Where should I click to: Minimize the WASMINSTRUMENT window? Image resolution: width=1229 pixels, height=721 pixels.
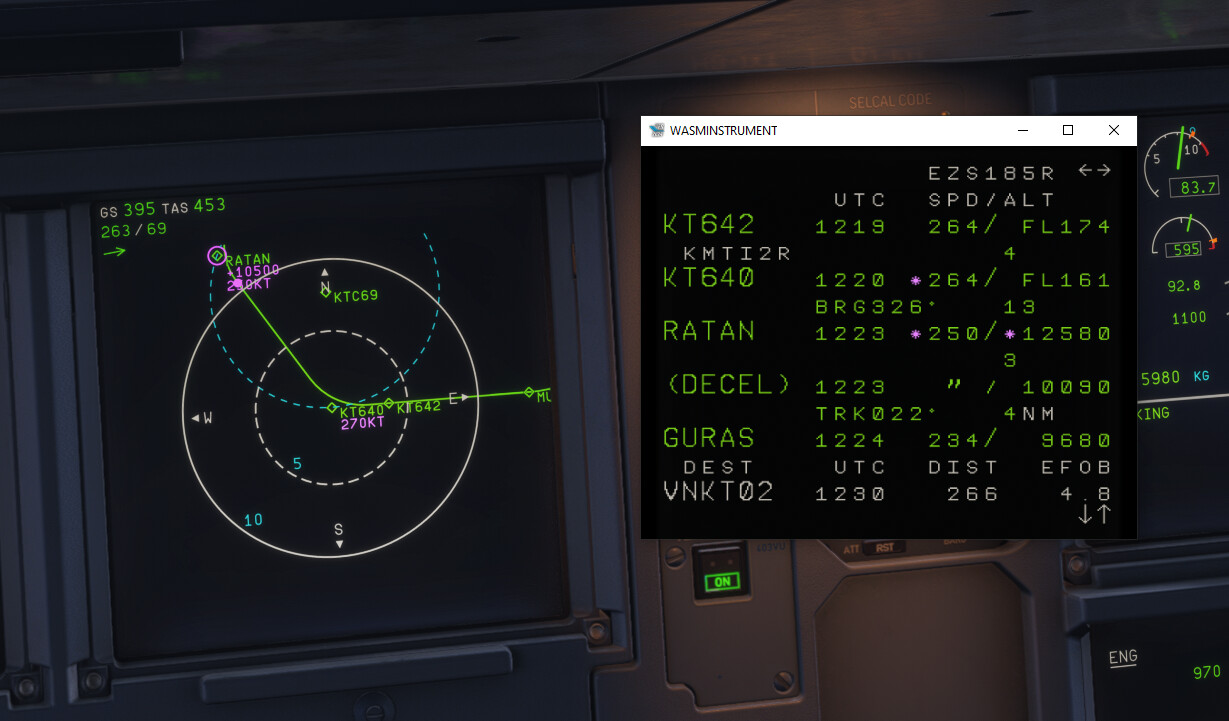point(1022,131)
